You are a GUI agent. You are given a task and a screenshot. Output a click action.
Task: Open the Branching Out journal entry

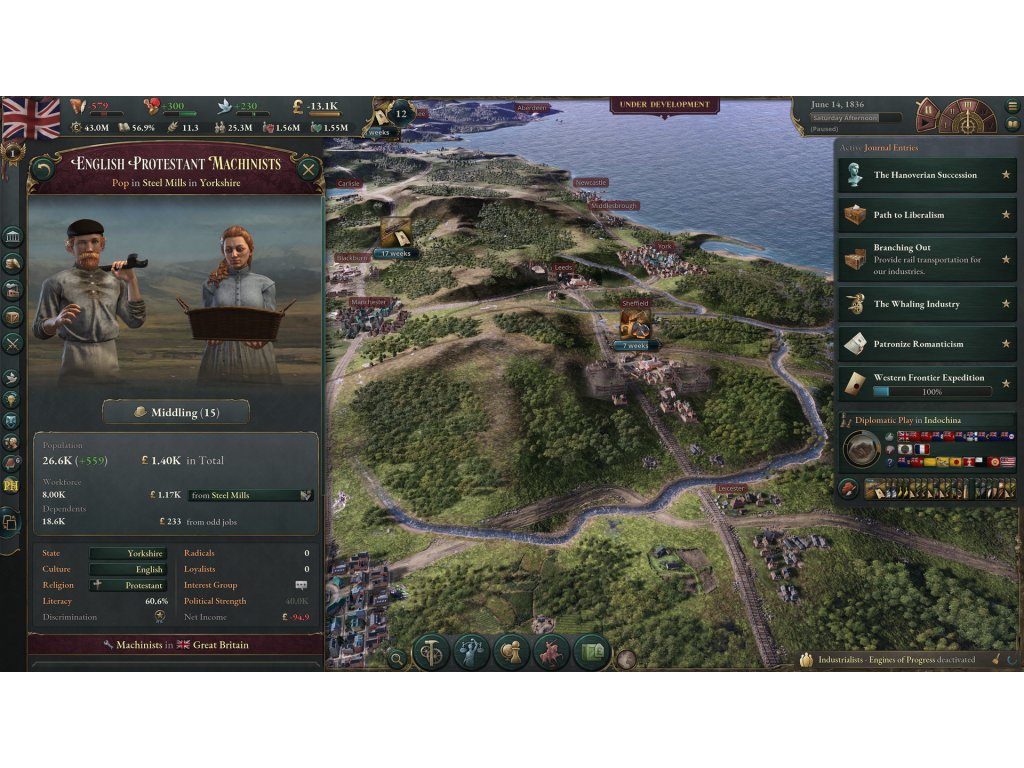tap(926, 259)
